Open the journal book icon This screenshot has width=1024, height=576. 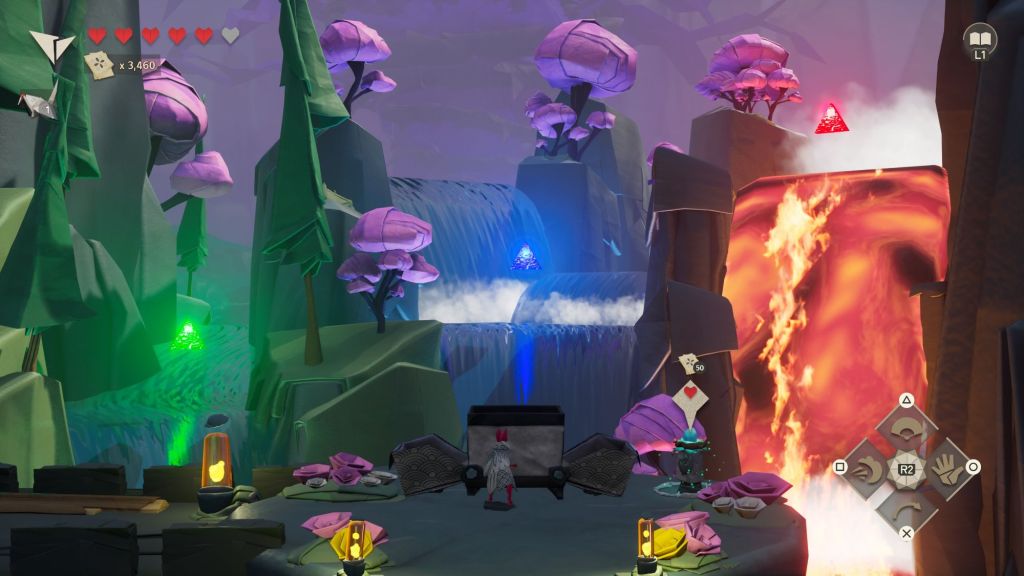(979, 41)
